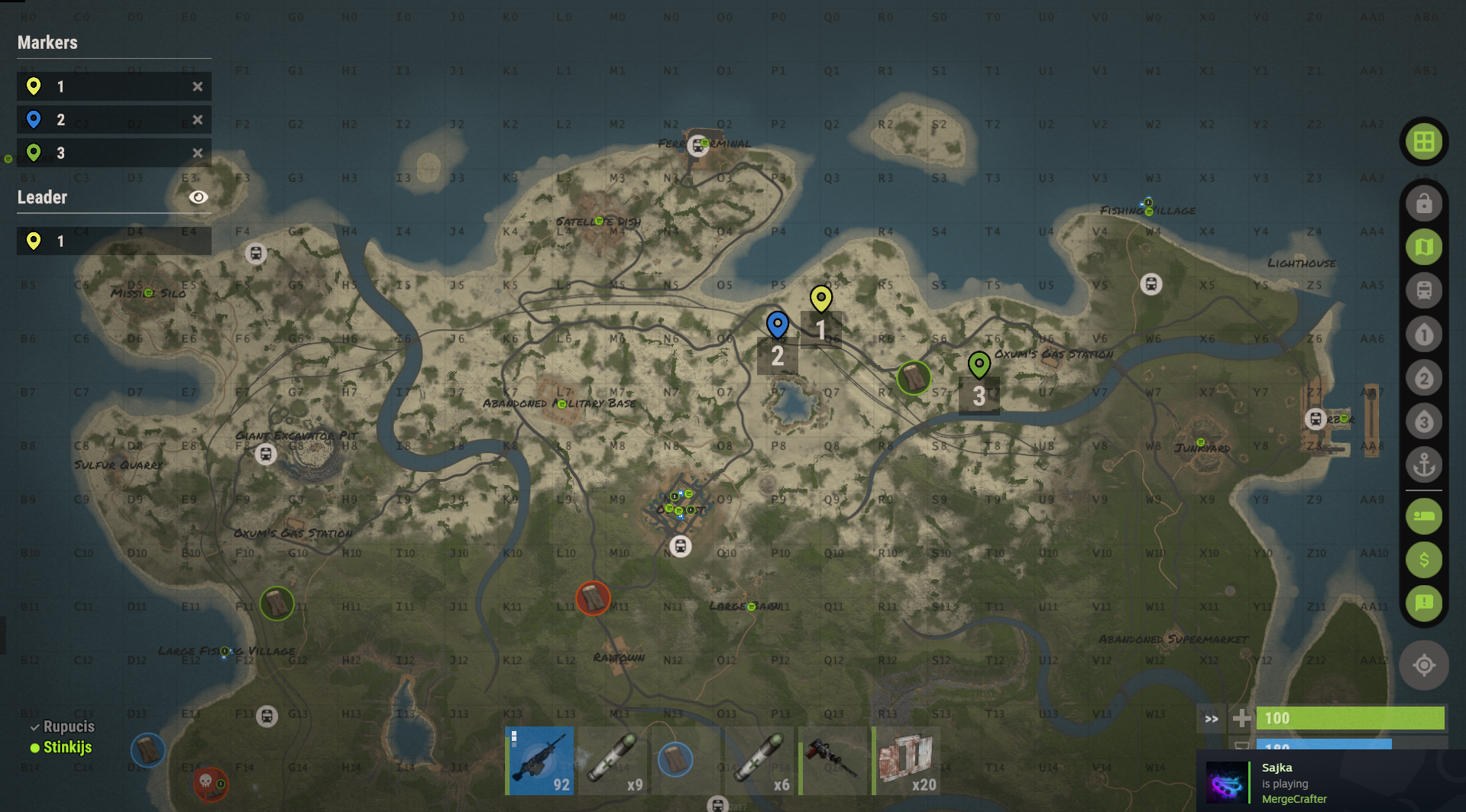Remove marker 1 from the Markers list
The image size is (1466, 812).
(198, 87)
